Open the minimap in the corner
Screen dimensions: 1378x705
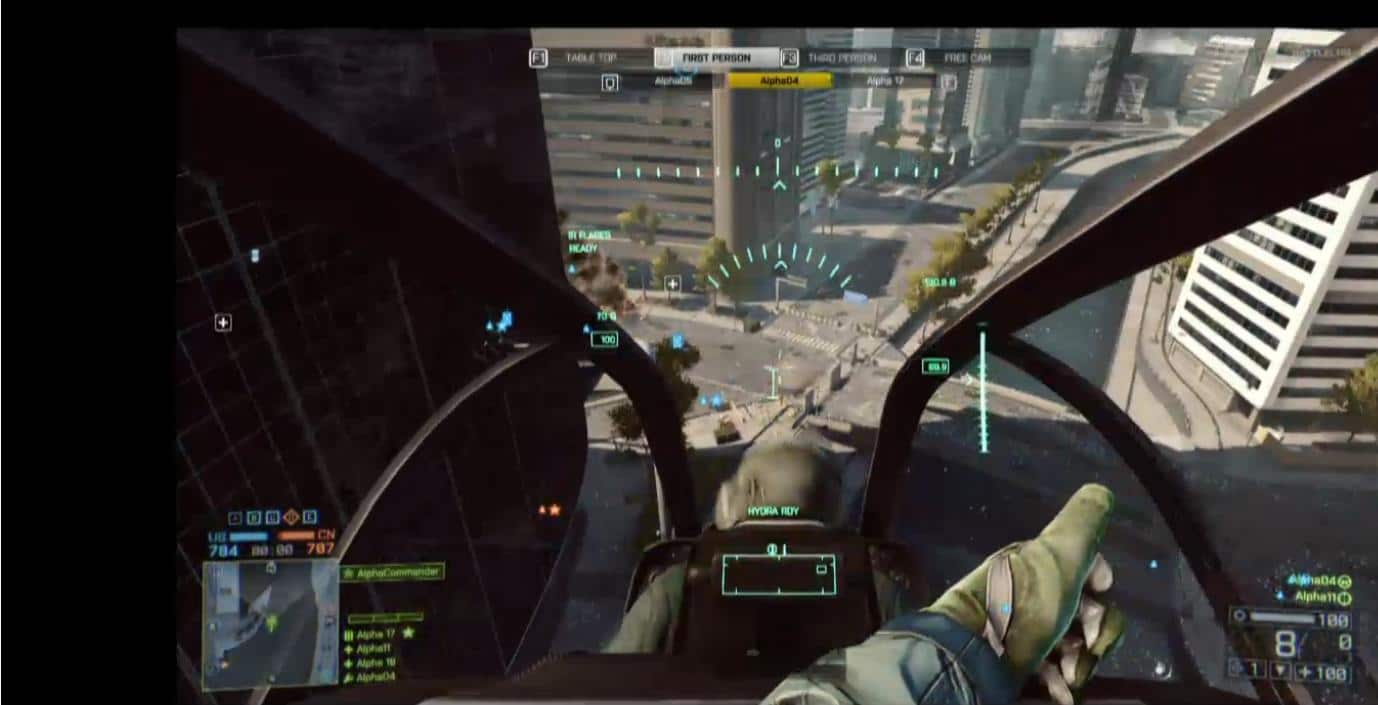pyautogui.click(x=270, y=623)
